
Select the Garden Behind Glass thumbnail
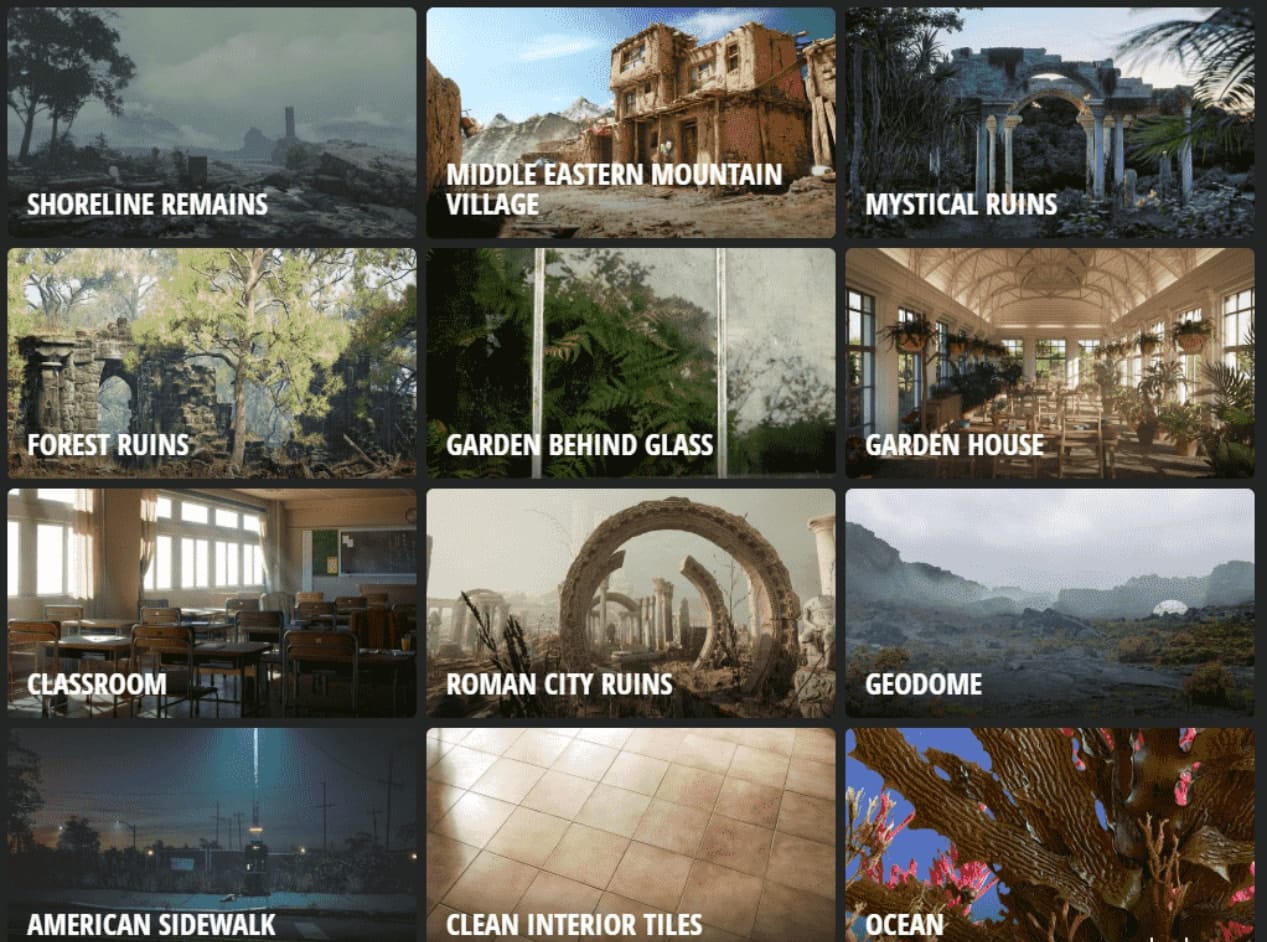point(630,363)
